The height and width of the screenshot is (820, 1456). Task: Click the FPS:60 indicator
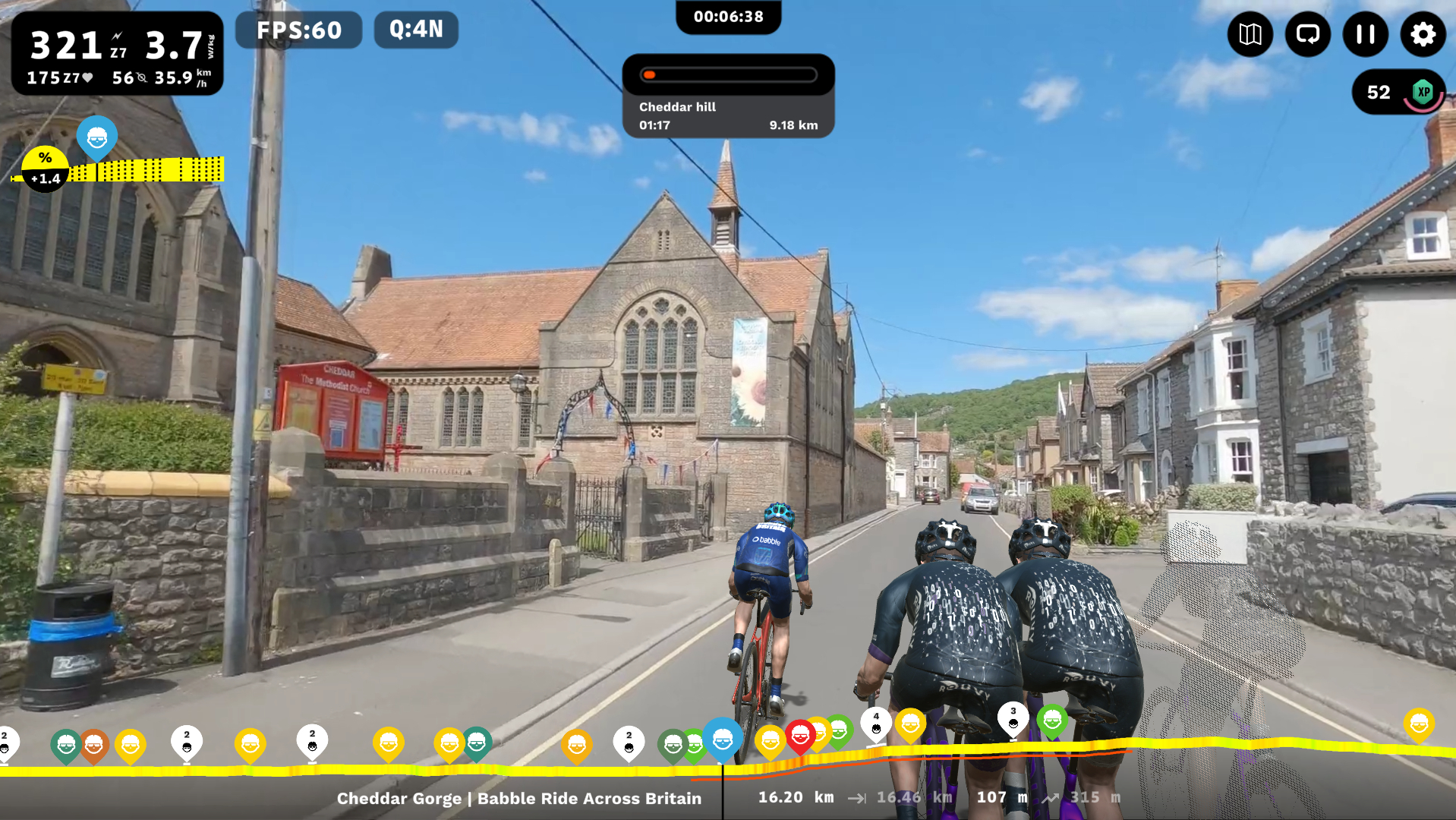pos(298,30)
